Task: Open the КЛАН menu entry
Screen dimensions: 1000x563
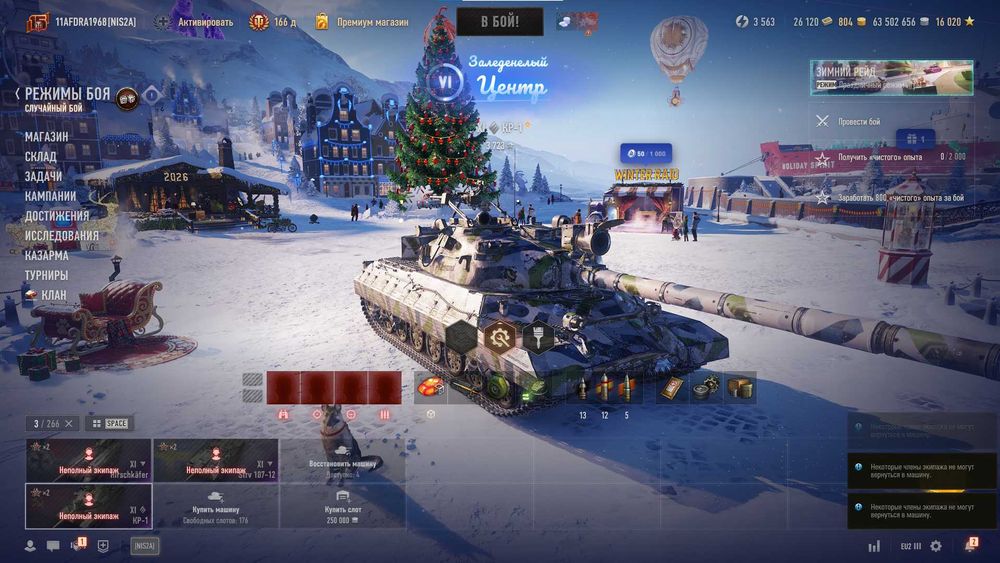Action: coord(53,295)
